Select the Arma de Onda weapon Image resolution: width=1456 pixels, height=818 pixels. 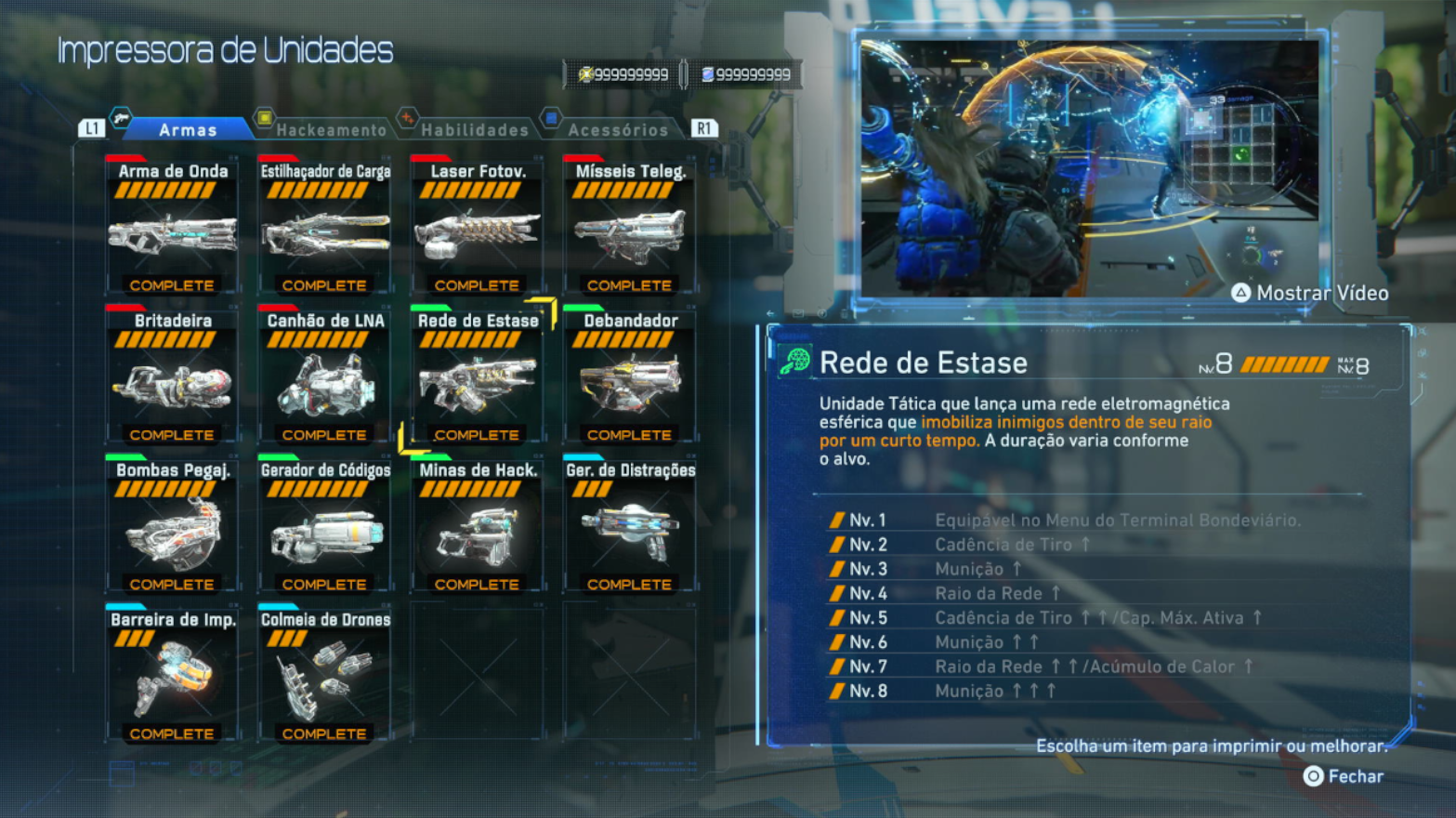tap(172, 227)
